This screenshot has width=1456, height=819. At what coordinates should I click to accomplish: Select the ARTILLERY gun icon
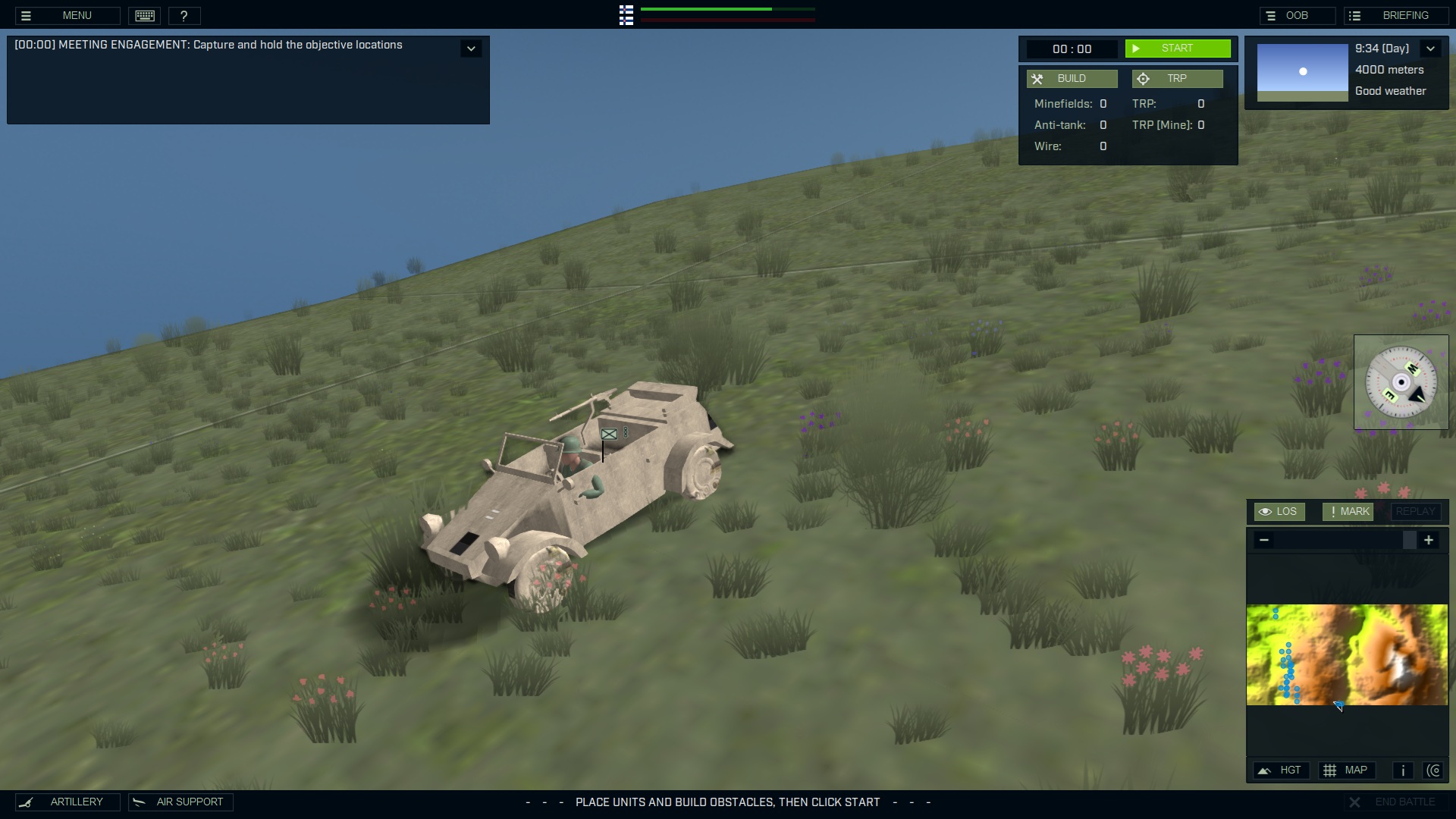pos(27,802)
